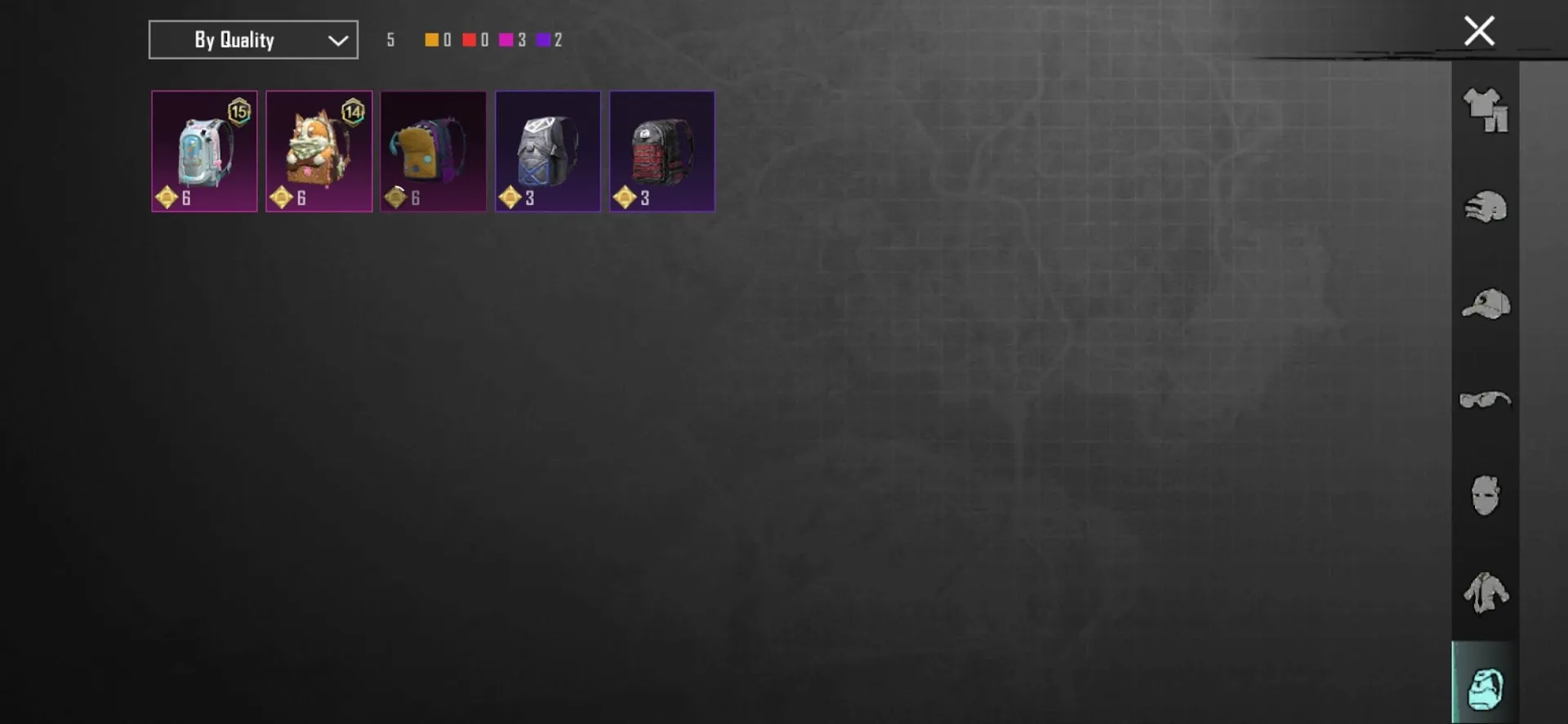This screenshot has width=1568, height=724.
Task: Select the red and black backpack skin
Action: (661, 151)
